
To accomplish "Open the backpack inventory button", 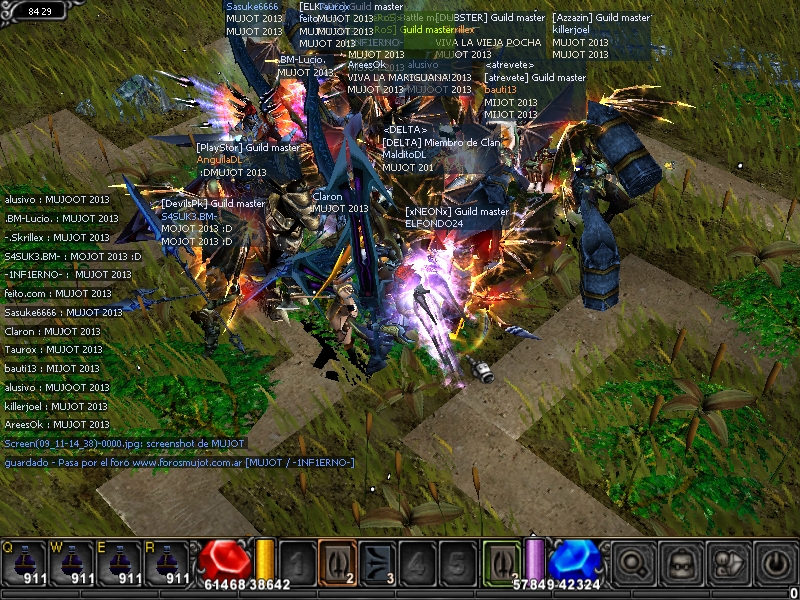I will 681,563.
